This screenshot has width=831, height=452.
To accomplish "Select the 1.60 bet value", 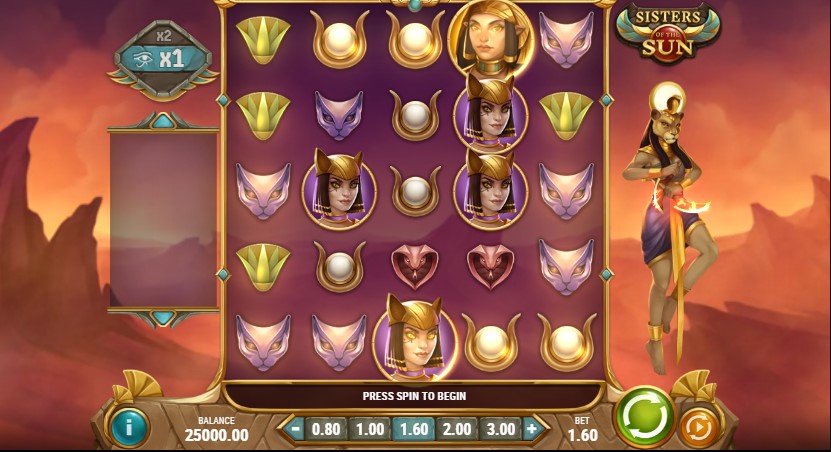I will pyautogui.click(x=413, y=429).
